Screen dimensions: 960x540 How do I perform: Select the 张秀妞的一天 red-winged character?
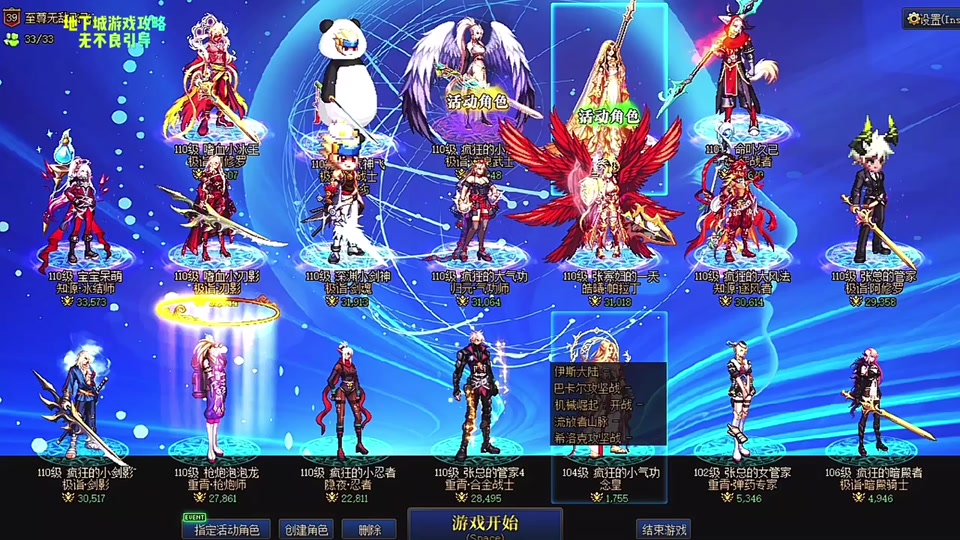click(603, 215)
